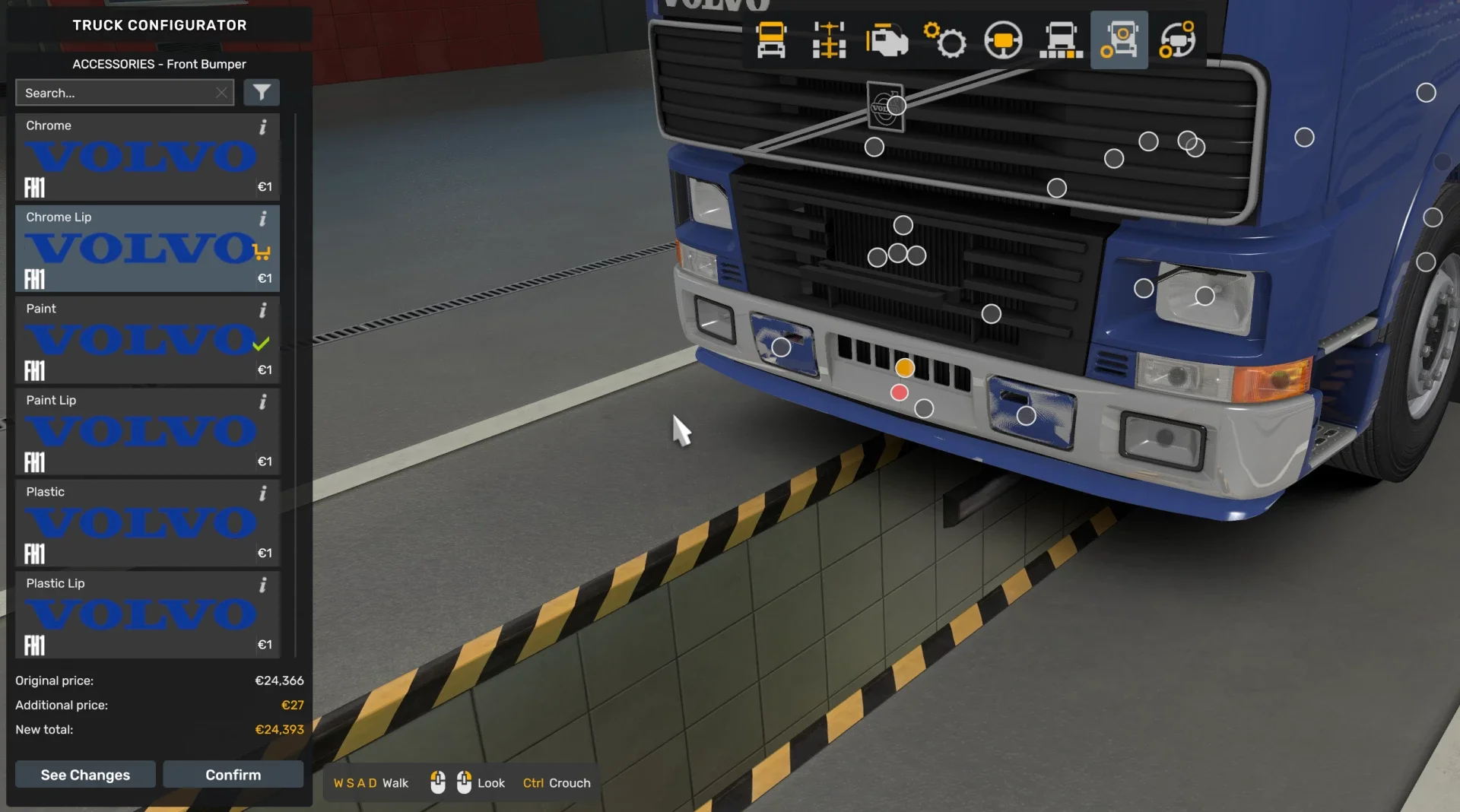The image size is (1460, 812).
Task: Click a headlight accessory slot circle
Action: click(x=1204, y=296)
